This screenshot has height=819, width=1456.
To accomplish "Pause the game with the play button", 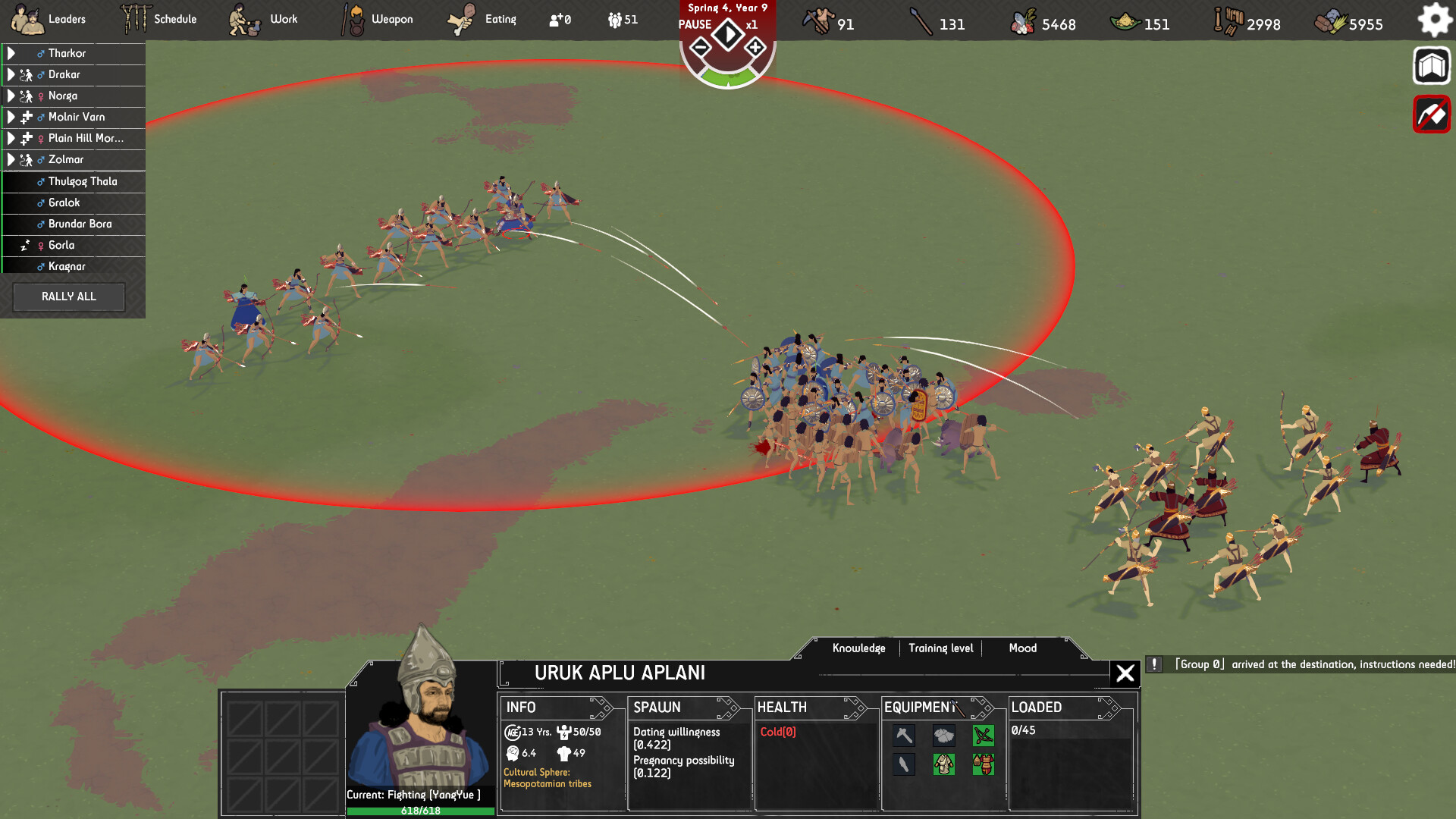I will (728, 33).
